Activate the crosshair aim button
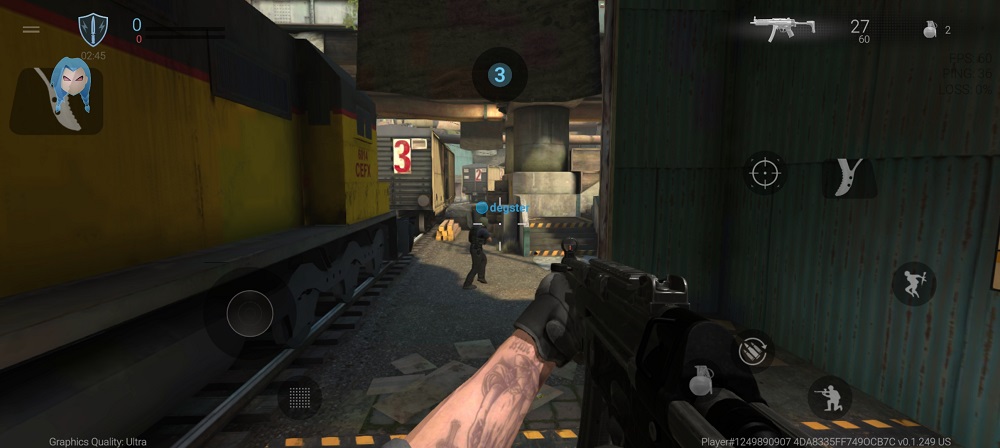 (765, 173)
